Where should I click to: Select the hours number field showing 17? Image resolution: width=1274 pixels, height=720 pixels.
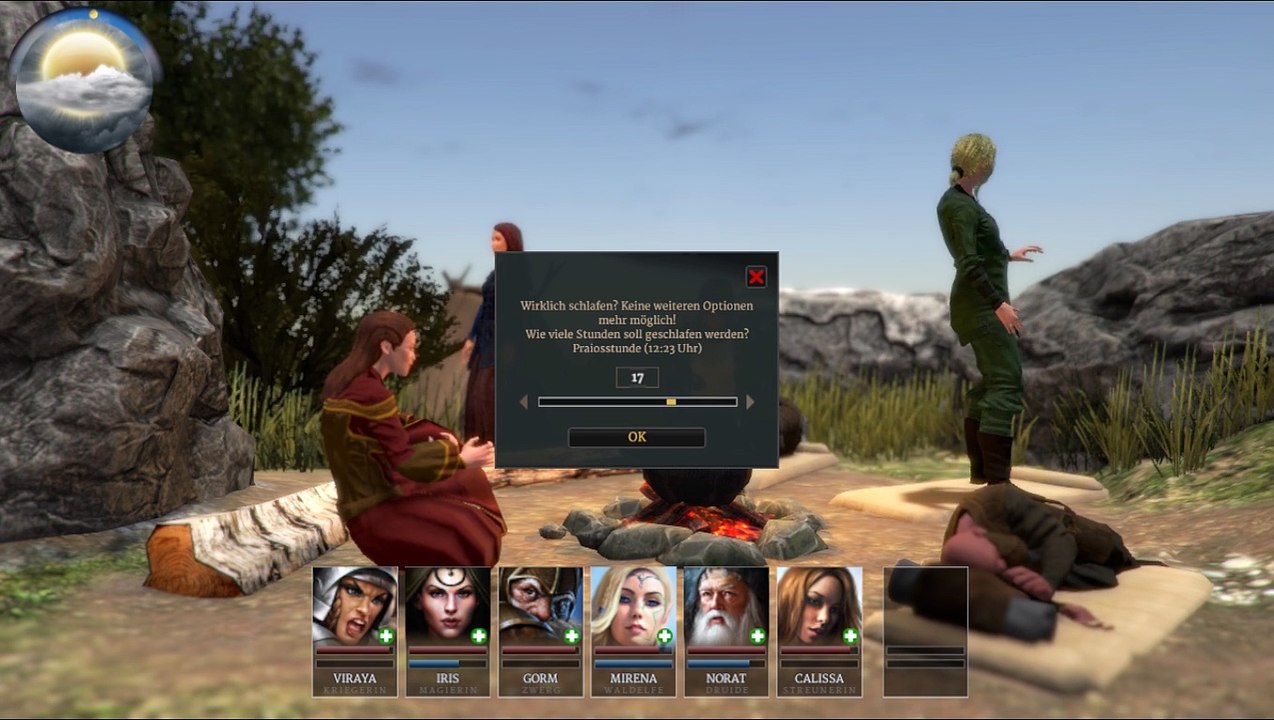coord(637,377)
